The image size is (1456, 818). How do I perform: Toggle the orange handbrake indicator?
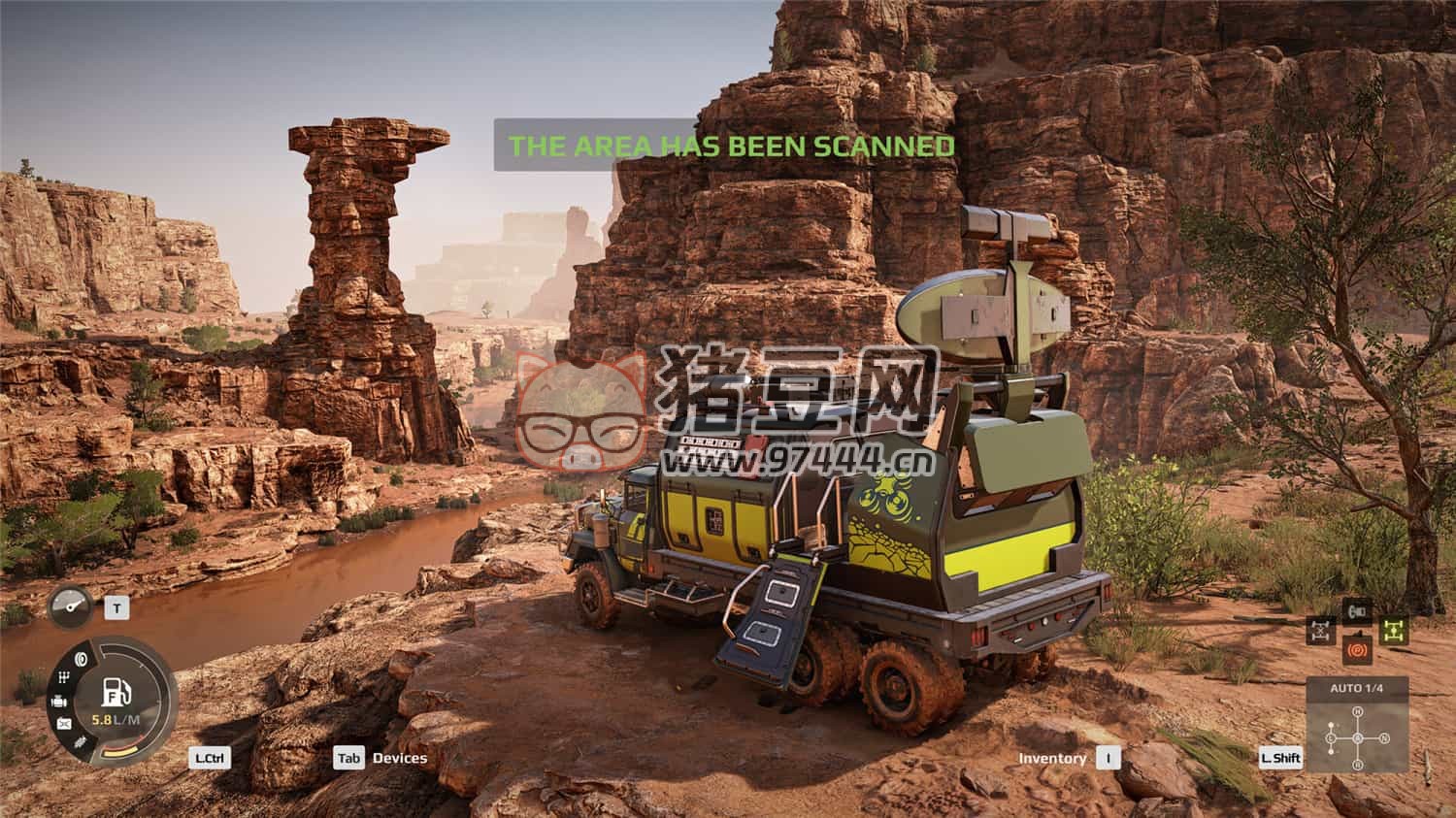coord(1357,649)
